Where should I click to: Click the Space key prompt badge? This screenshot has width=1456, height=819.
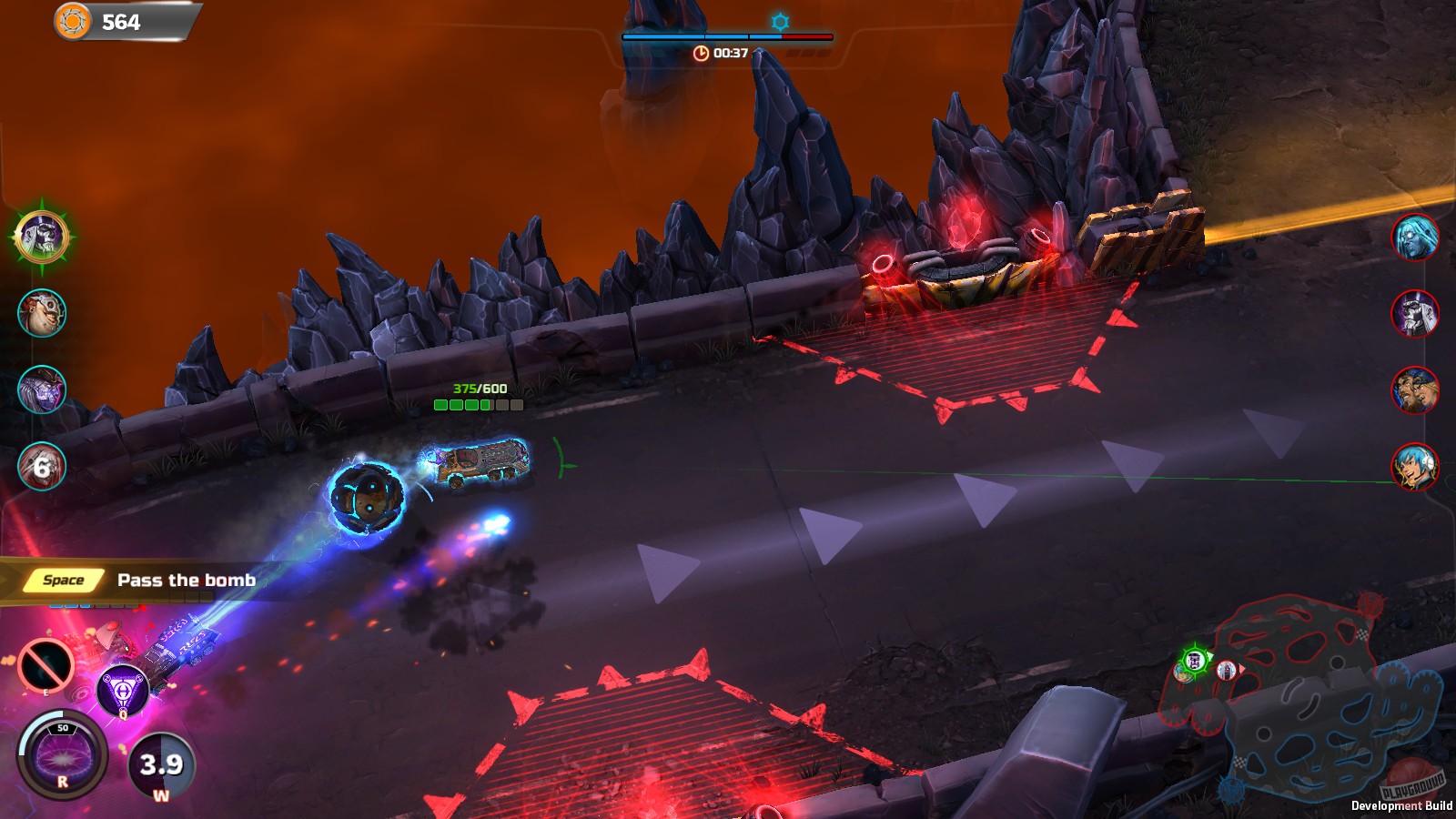pos(64,578)
